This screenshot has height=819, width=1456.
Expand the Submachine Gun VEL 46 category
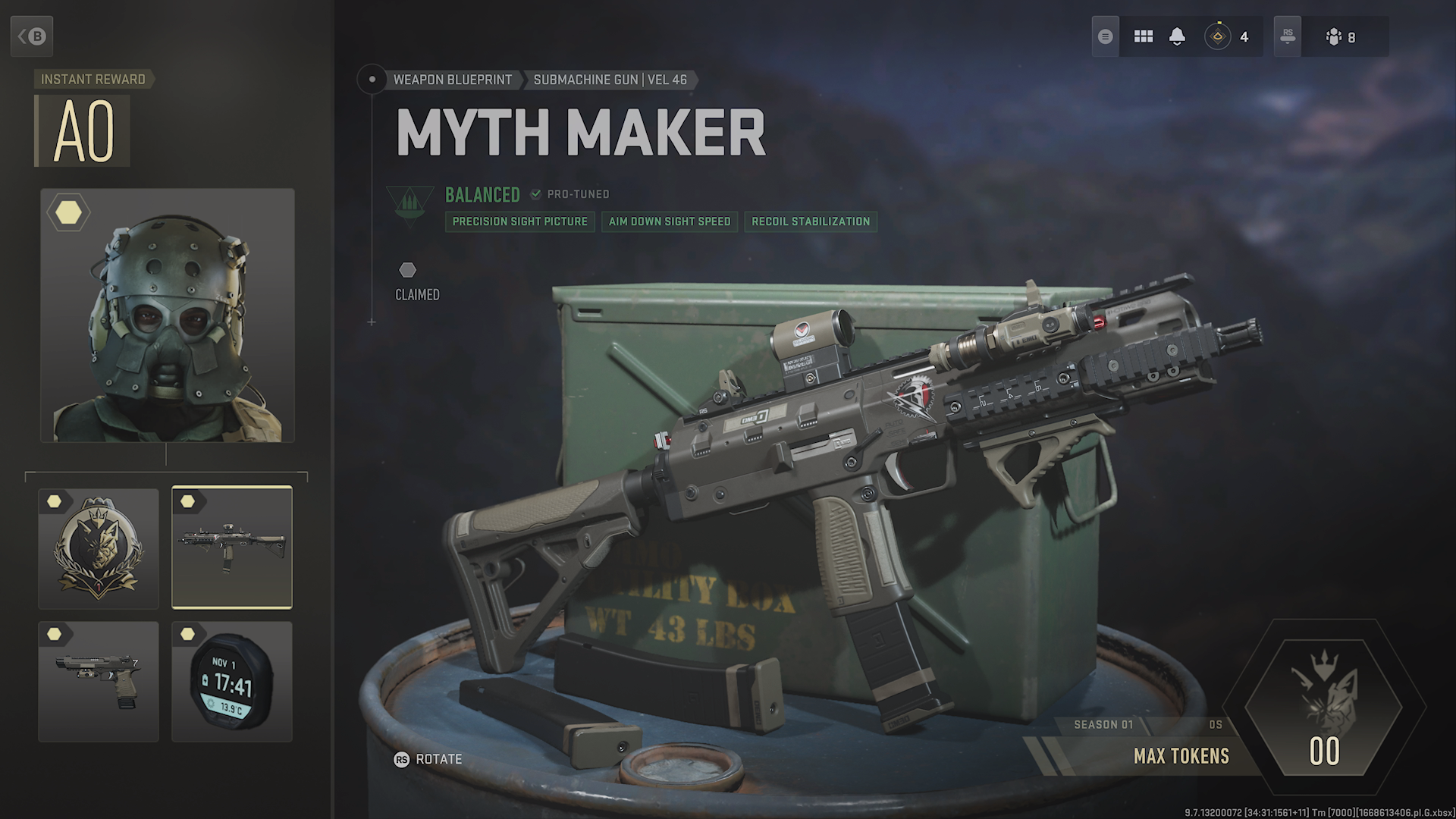pyautogui.click(x=610, y=80)
